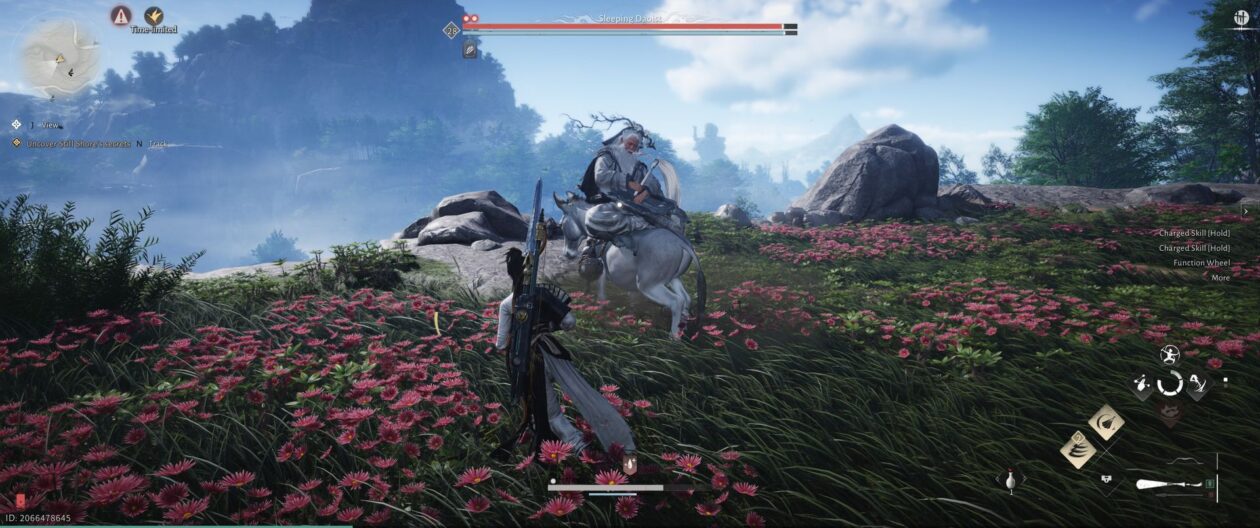Select the equipped spear weapon slot
Screen dimensions: 1260x528
[1168, 485]
